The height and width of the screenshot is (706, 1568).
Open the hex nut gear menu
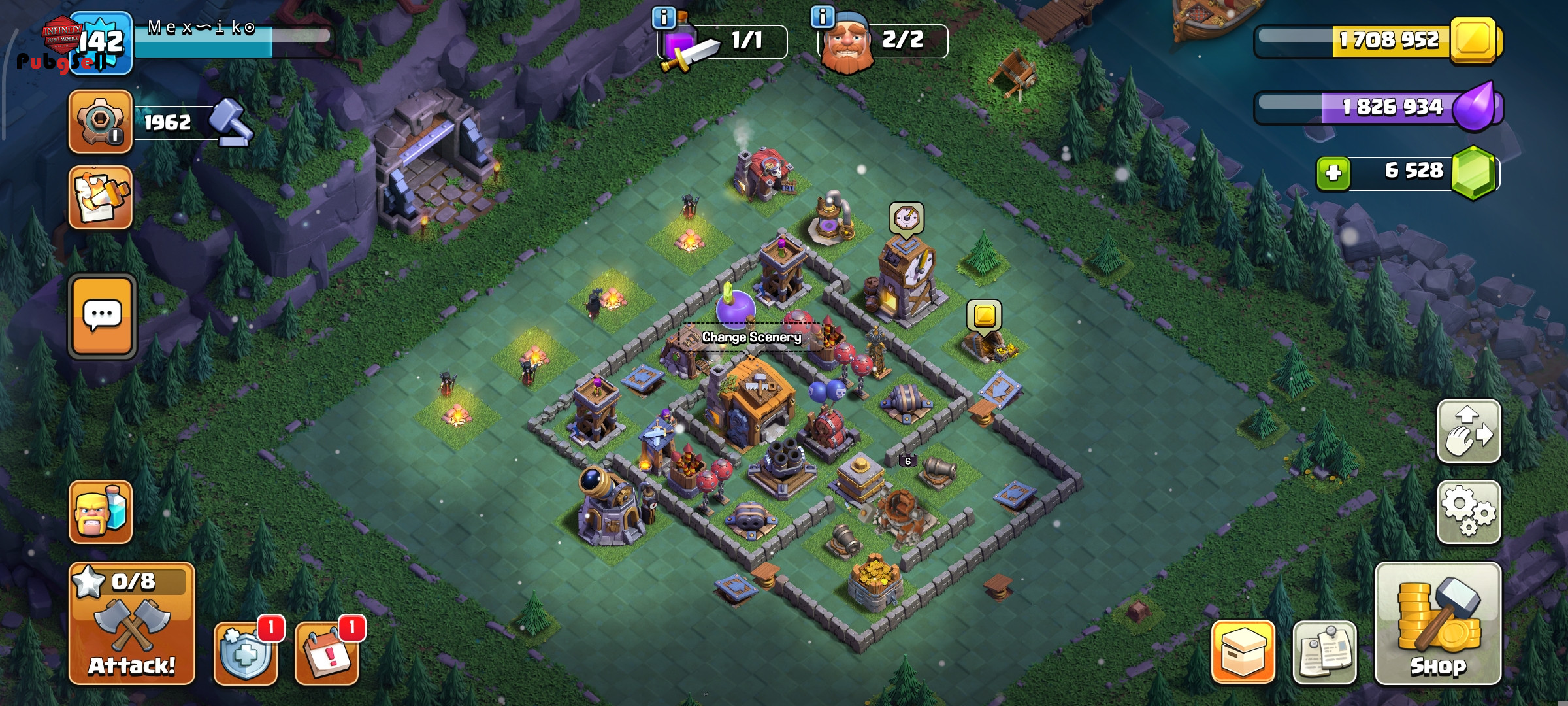(101, 122)
